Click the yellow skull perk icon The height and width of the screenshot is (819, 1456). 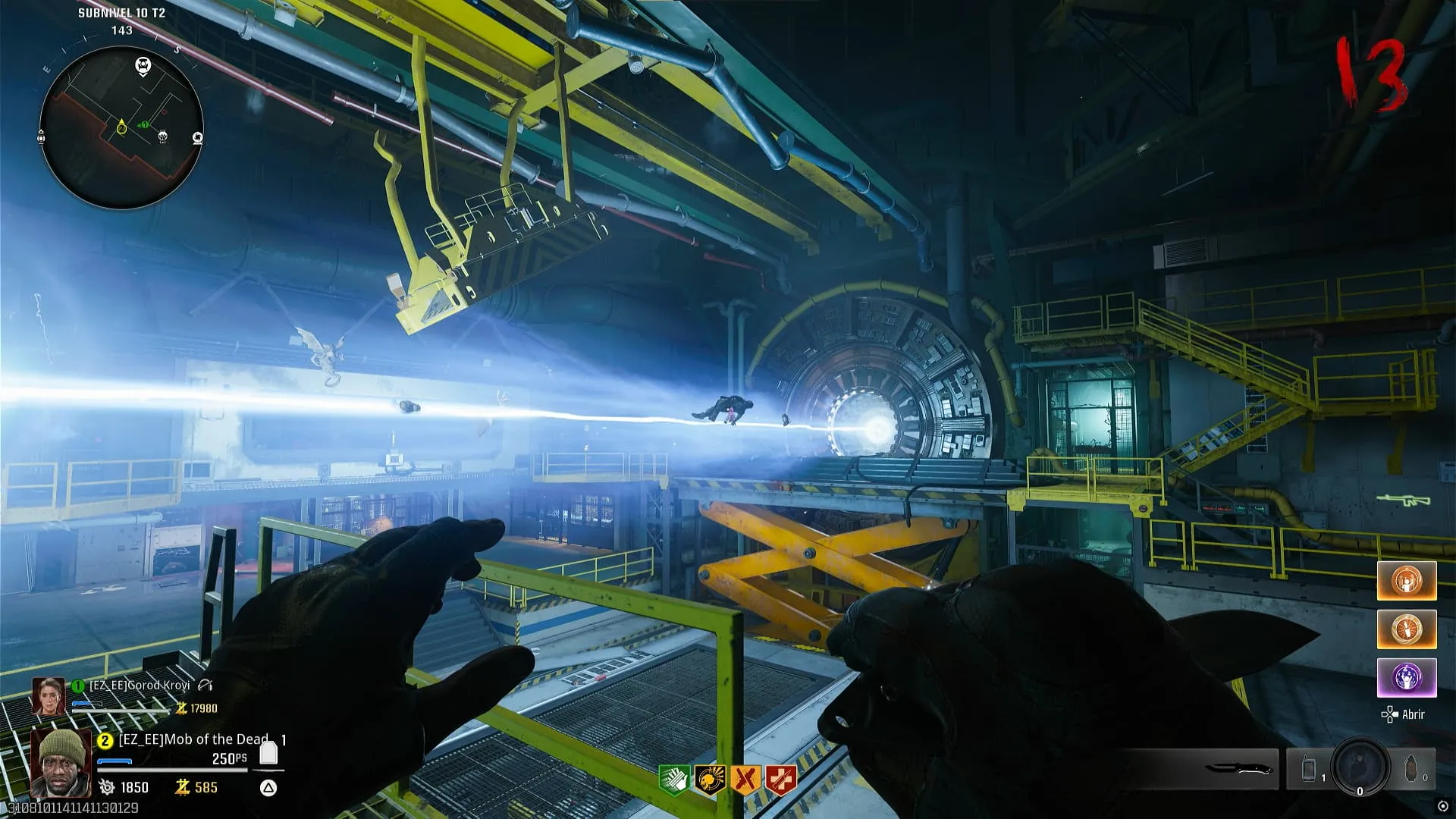[710, 780]
